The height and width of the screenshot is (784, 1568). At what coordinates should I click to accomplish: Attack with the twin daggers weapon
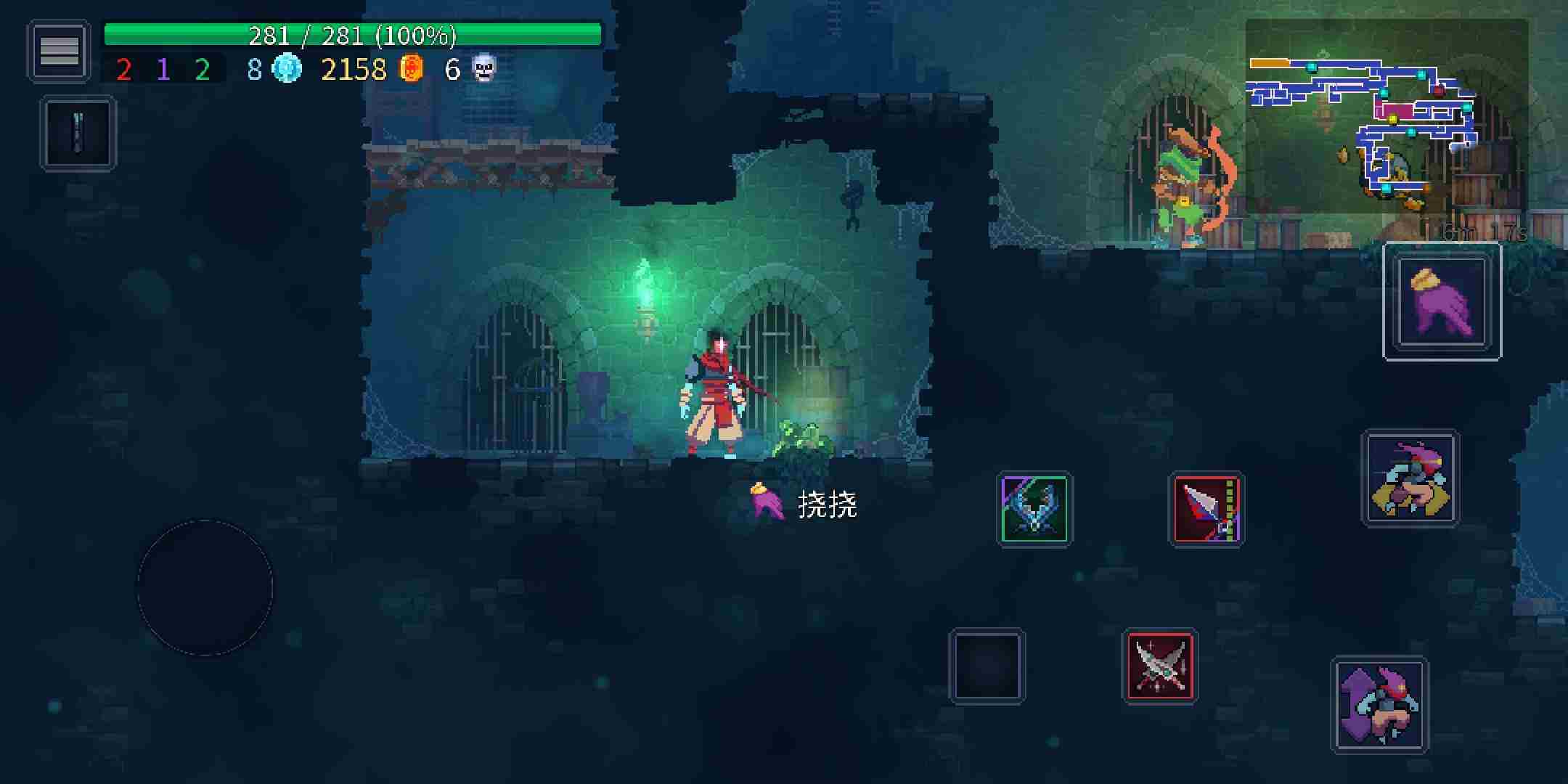click(1159, 666)
